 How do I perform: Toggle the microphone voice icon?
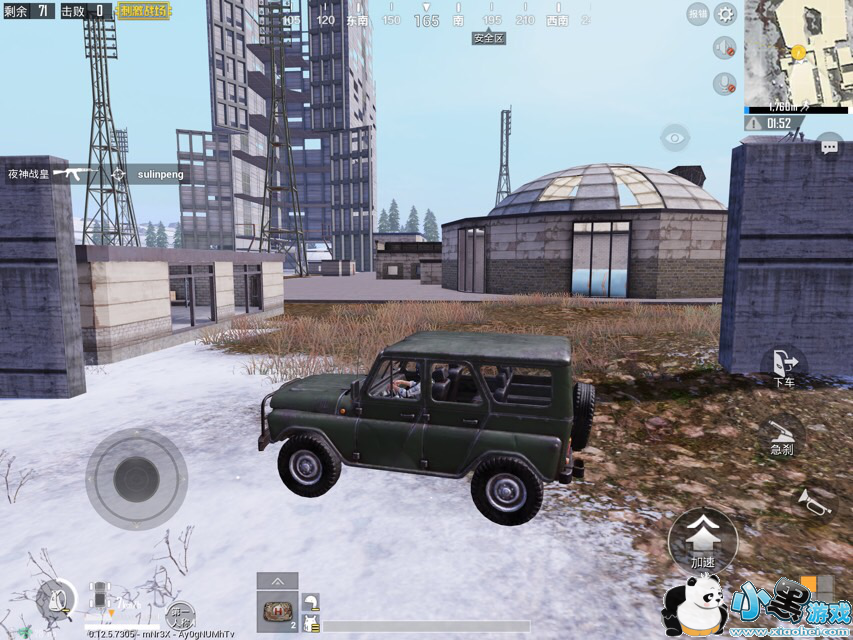pos(724,83)
